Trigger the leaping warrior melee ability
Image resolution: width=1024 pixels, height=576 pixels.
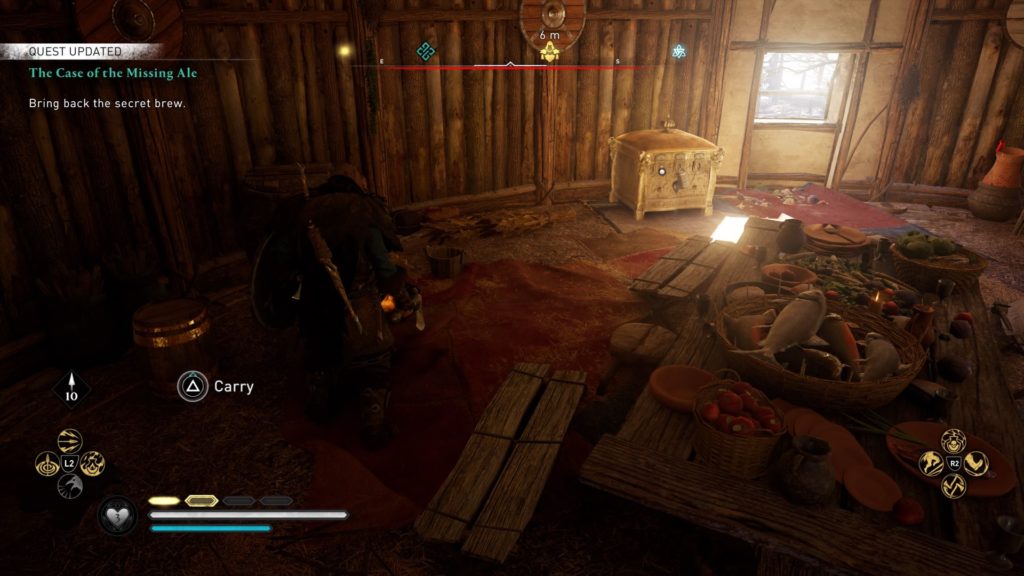tap(931, 463)
